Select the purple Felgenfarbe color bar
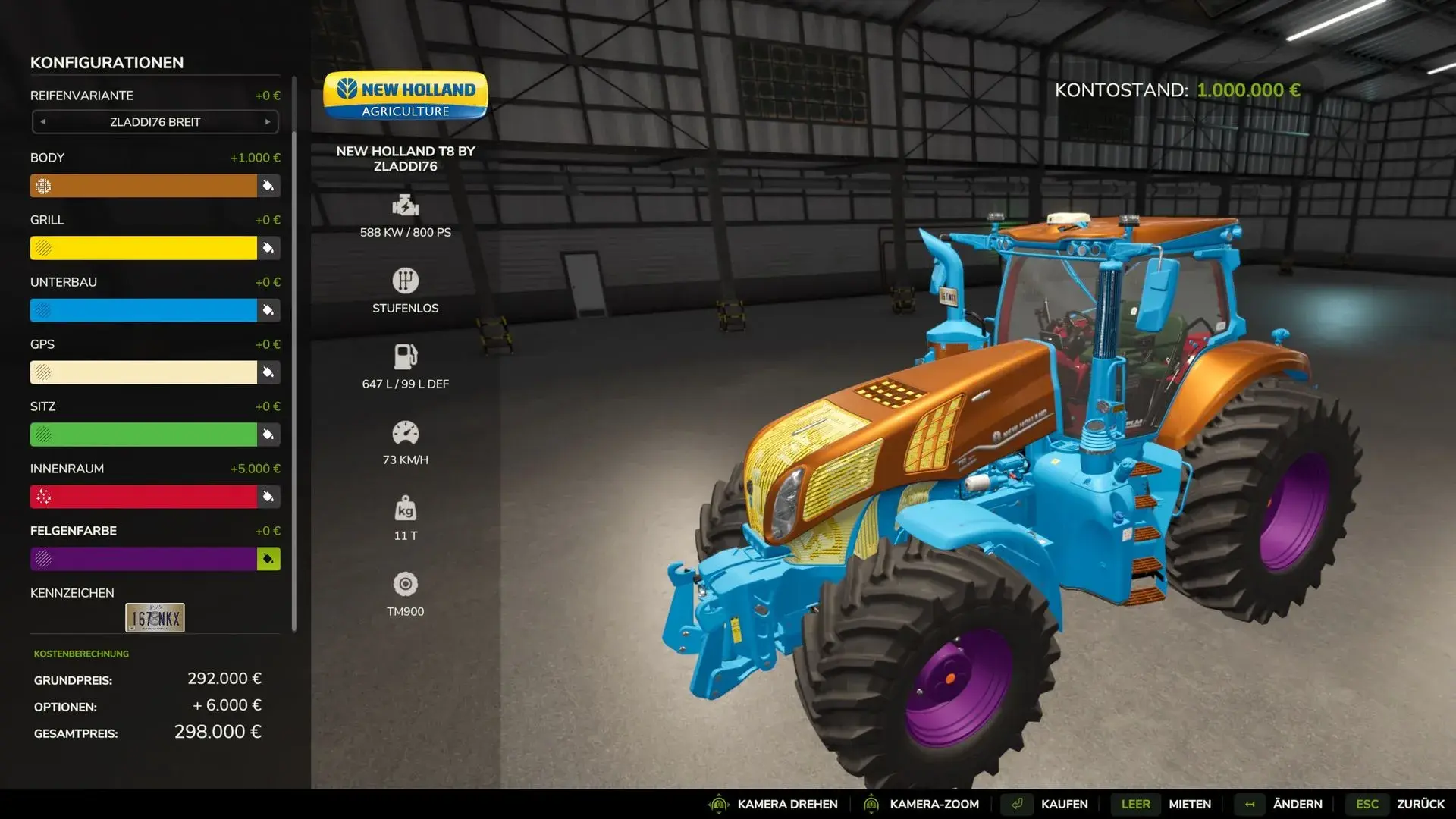The image size is (1456, 819). 143,559
